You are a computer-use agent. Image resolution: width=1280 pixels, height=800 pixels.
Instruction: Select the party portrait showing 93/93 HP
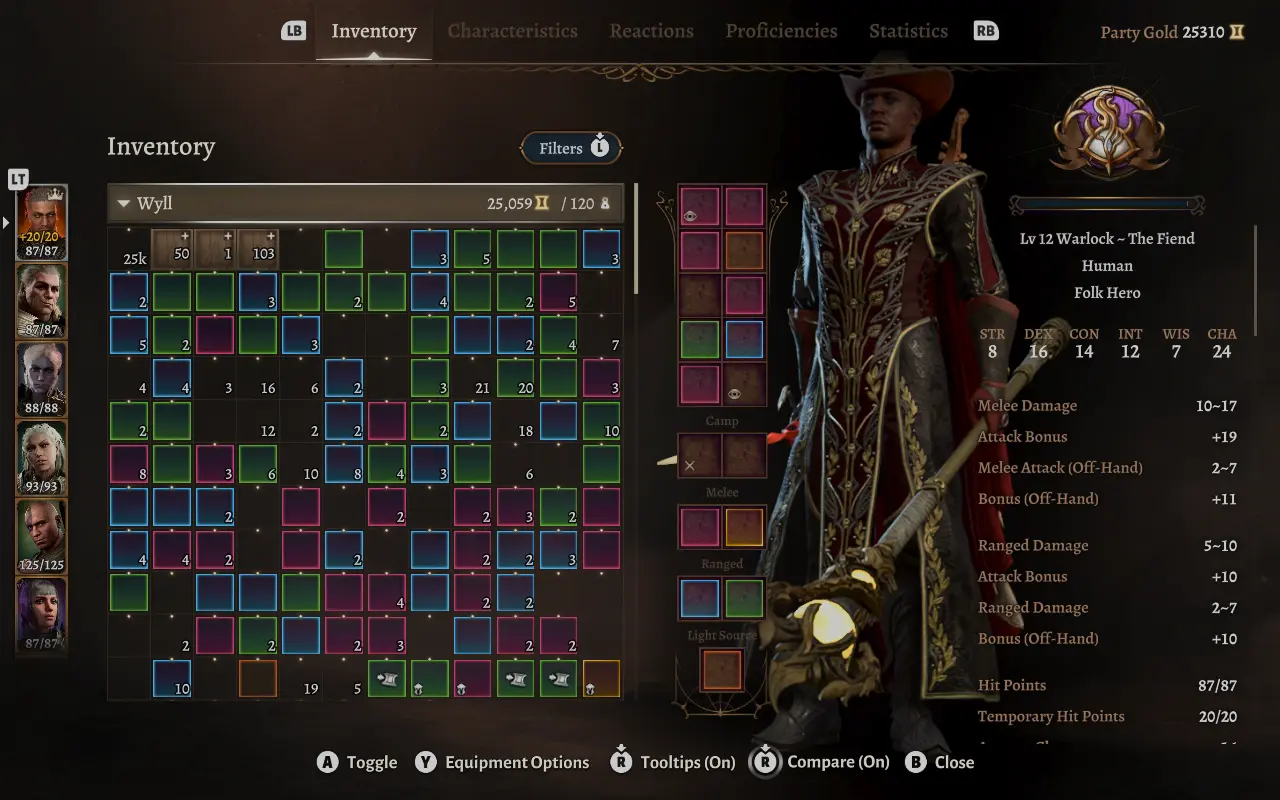42,458
